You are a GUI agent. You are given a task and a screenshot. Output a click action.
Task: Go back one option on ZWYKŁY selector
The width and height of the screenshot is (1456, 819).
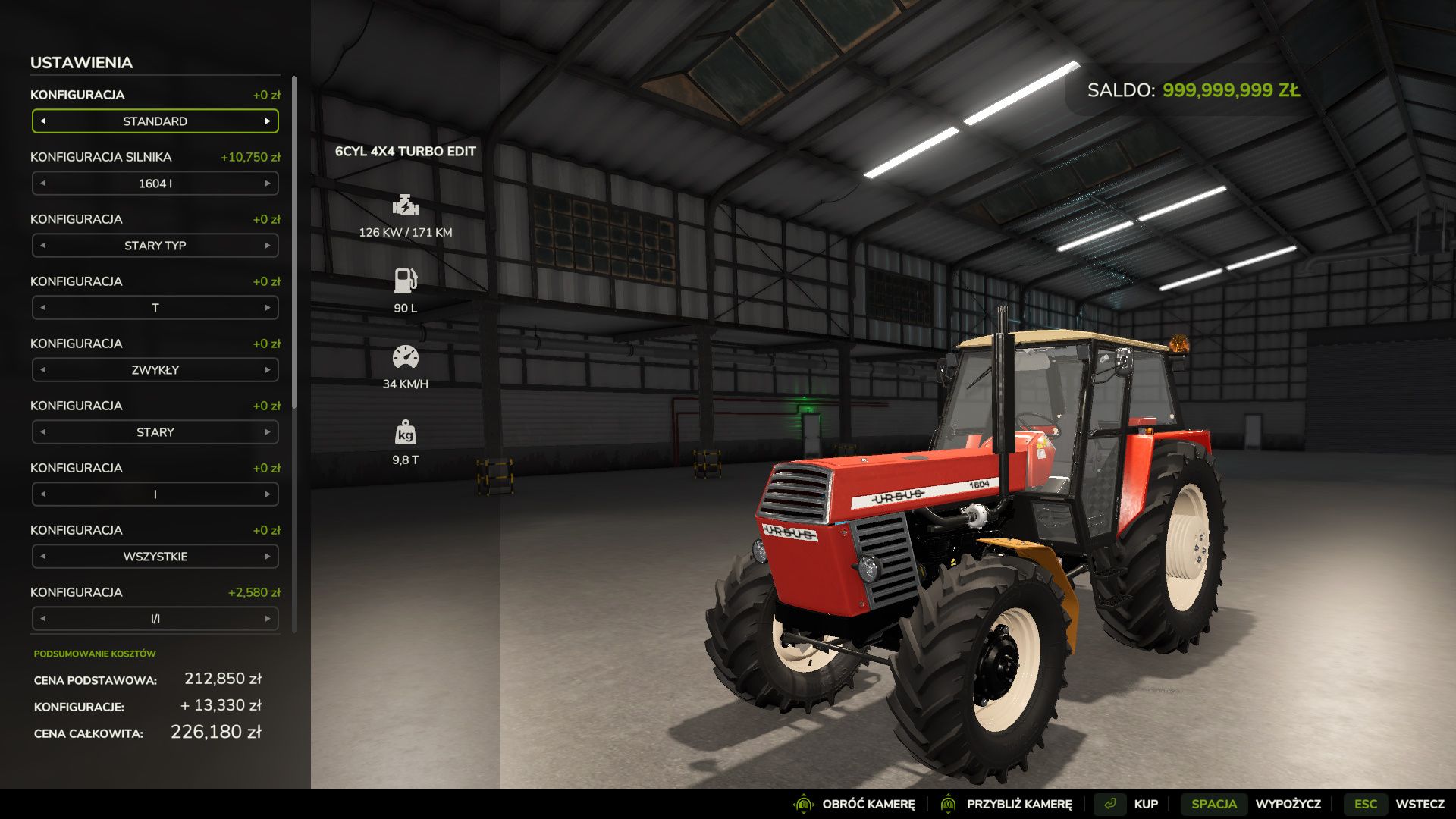pyautogui.click(x=43, y=370)
